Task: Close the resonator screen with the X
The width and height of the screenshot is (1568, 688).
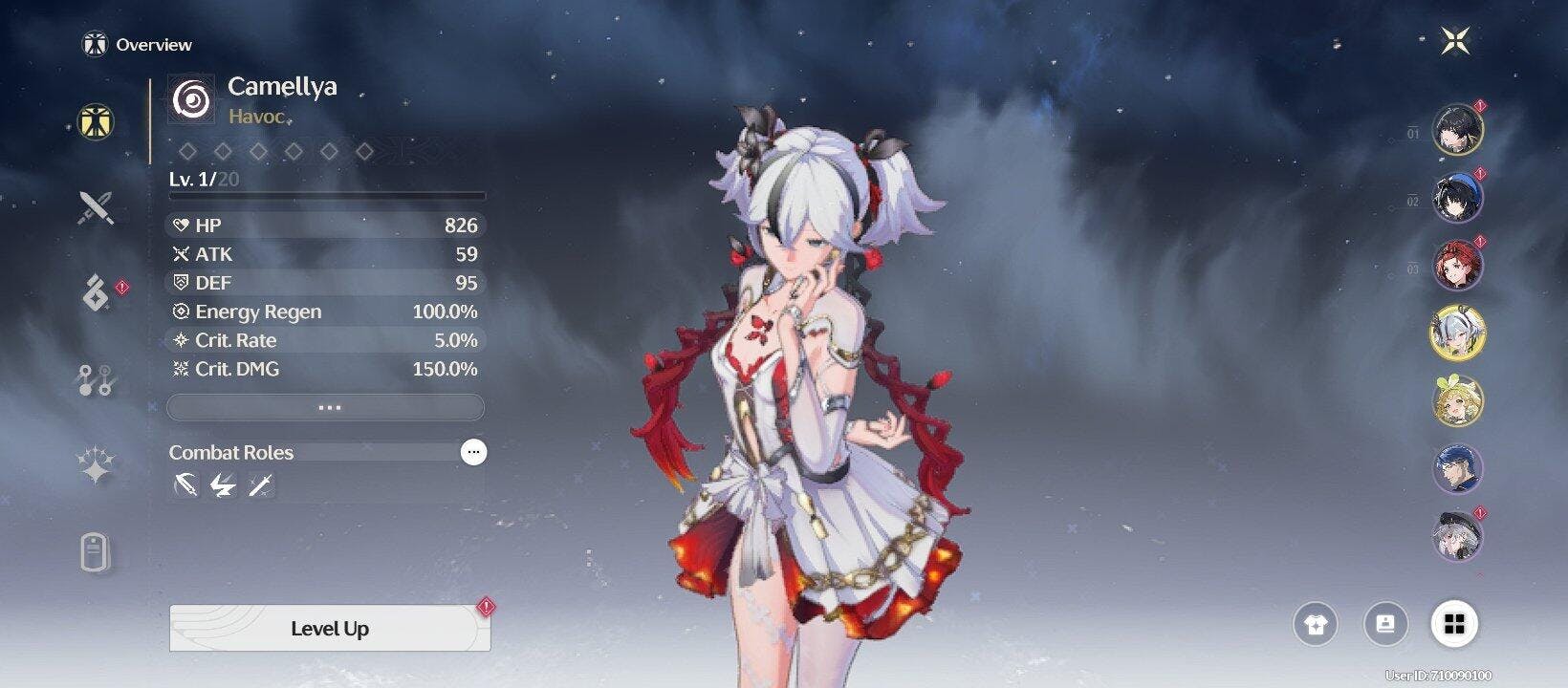Action: tap(1455, 40)
